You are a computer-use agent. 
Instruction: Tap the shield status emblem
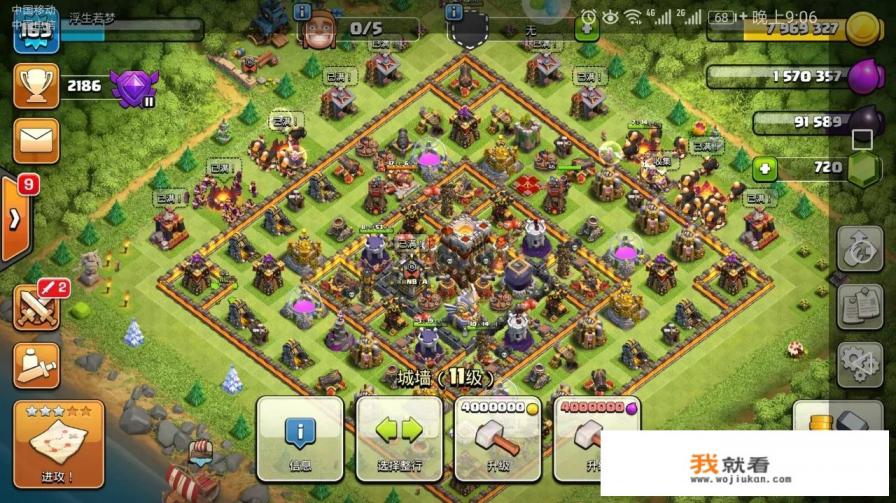(468, 30)
